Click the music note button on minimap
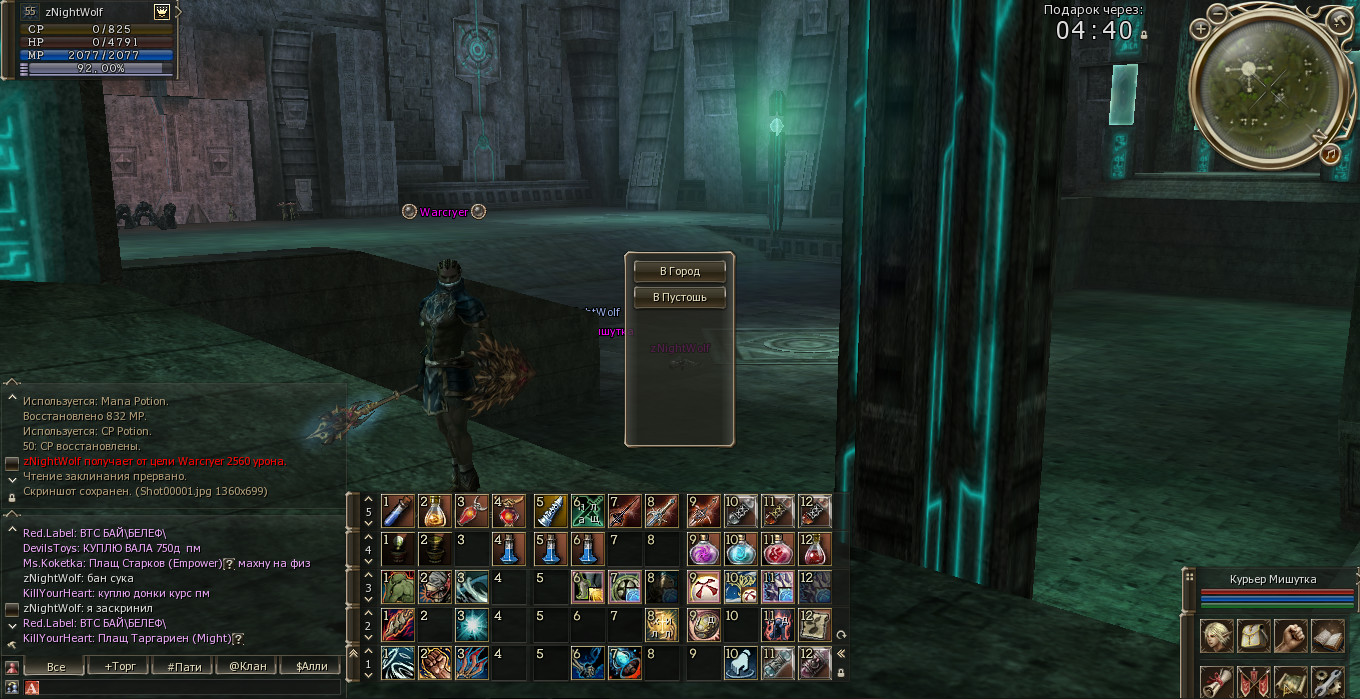This screenshot has width=1360, height=699. (1329, 154)
